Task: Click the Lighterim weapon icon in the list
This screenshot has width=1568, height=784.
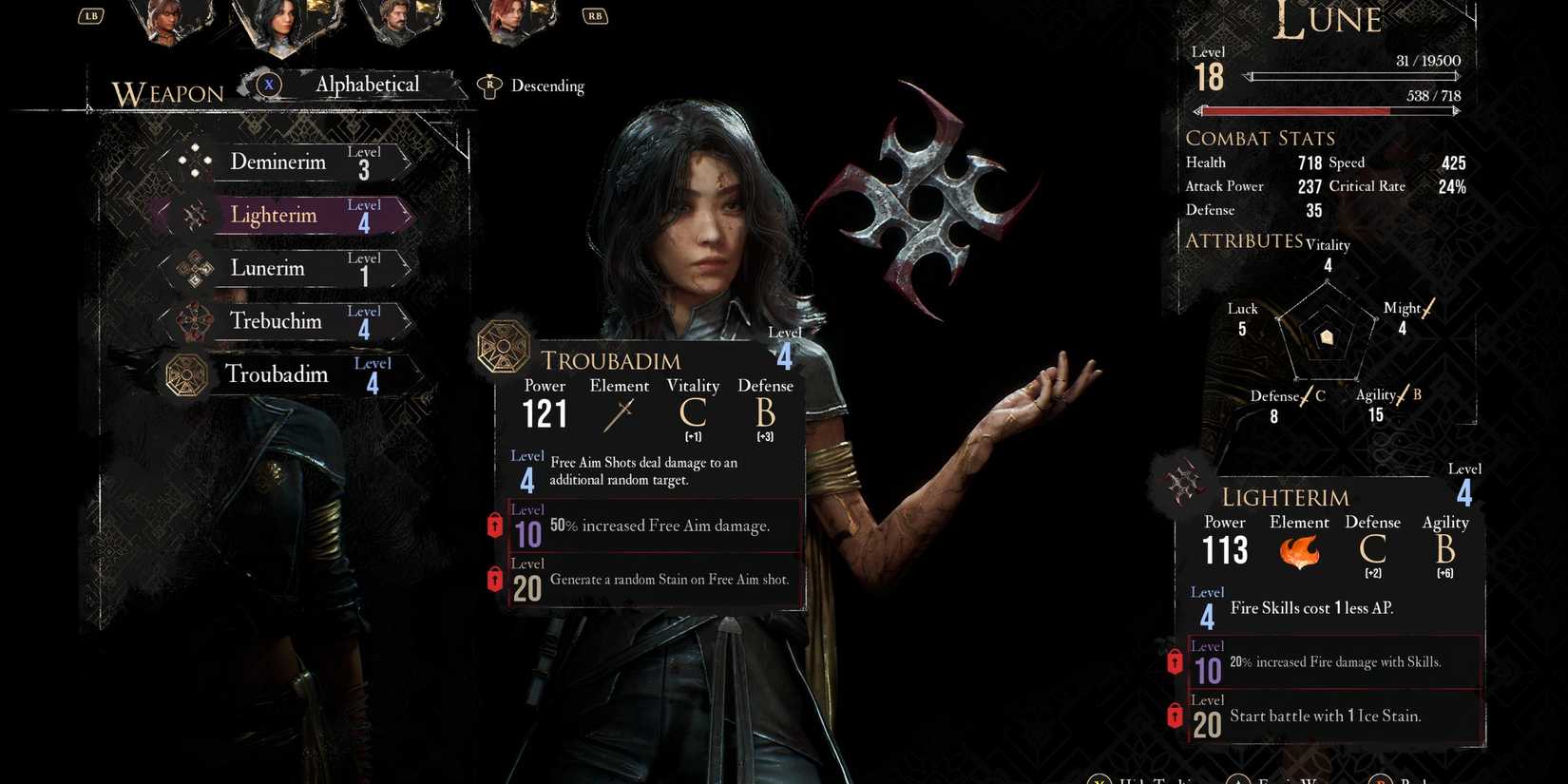Action: point(195,214)
